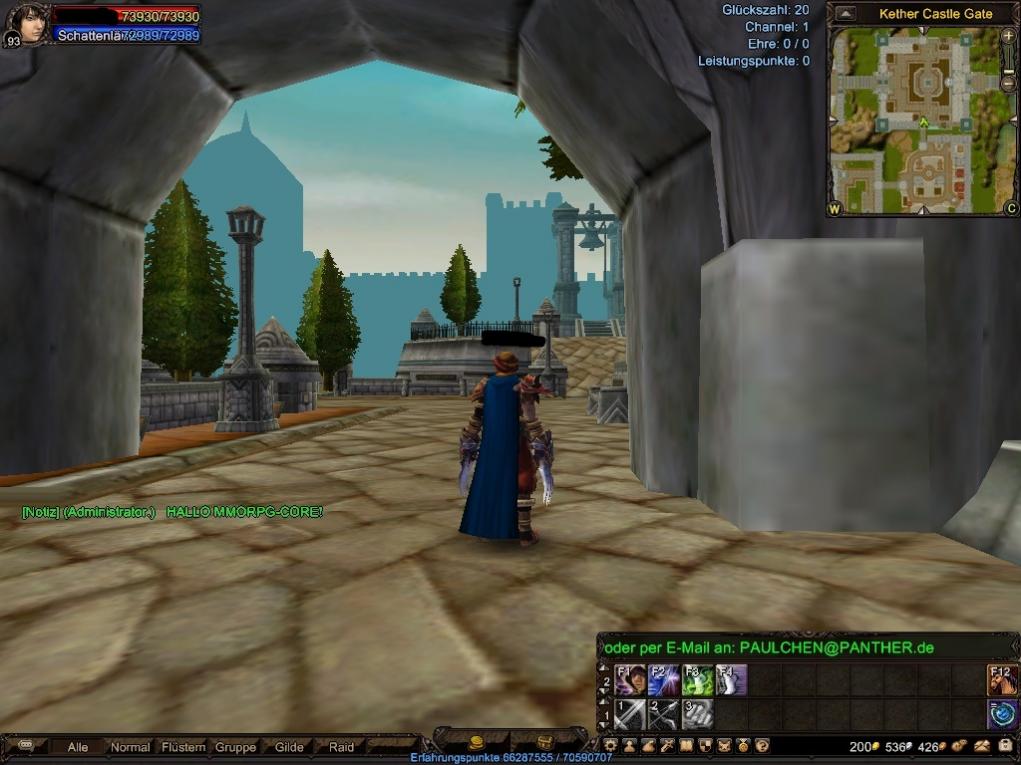Viewport: 1021px width, 765px height.
Task: Zoom in the minimap with plus button
Action: click(1008, 36)
